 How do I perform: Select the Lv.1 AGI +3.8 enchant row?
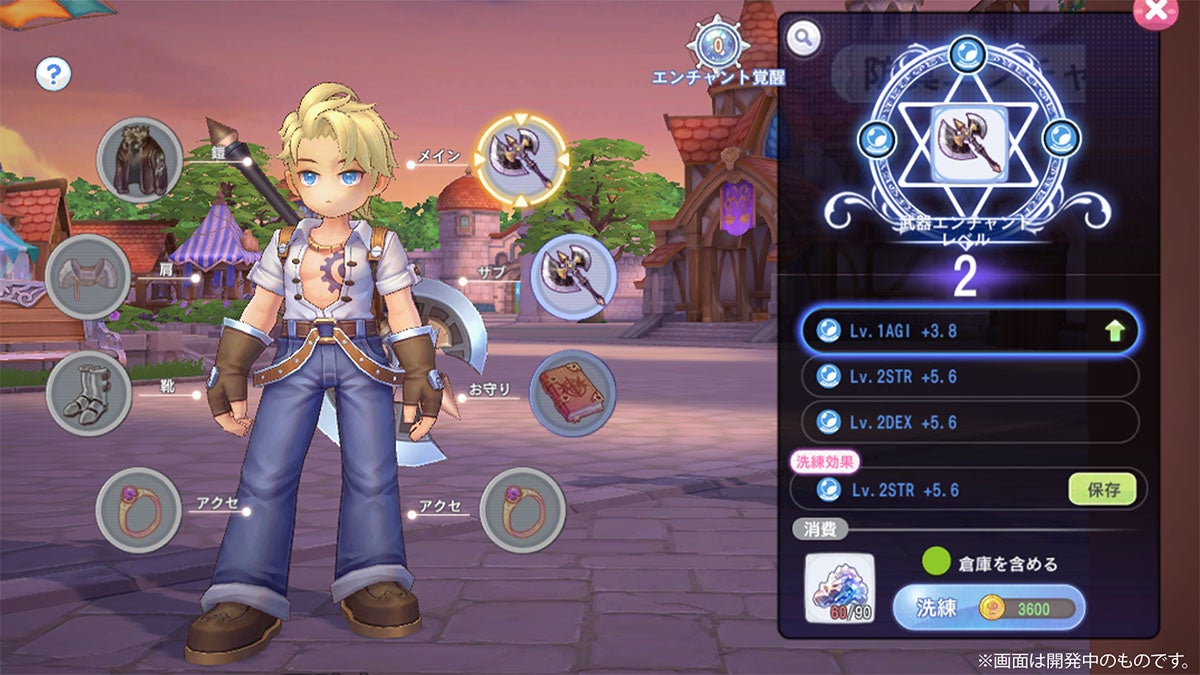coord(968,332)
